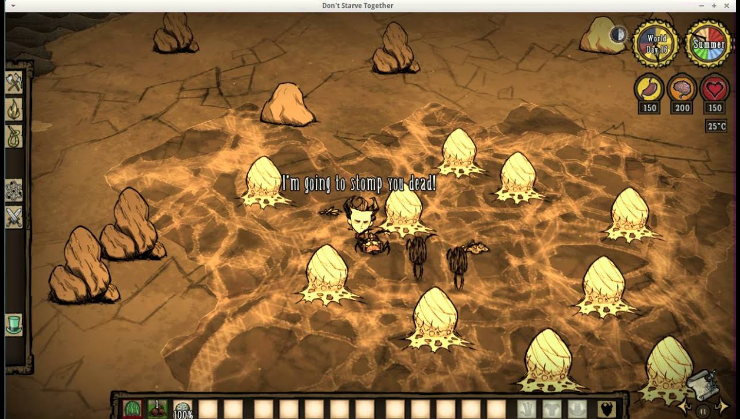Screen dimensions: 740x419
Task: Click the Summer season clock
Action: point(707,44)
